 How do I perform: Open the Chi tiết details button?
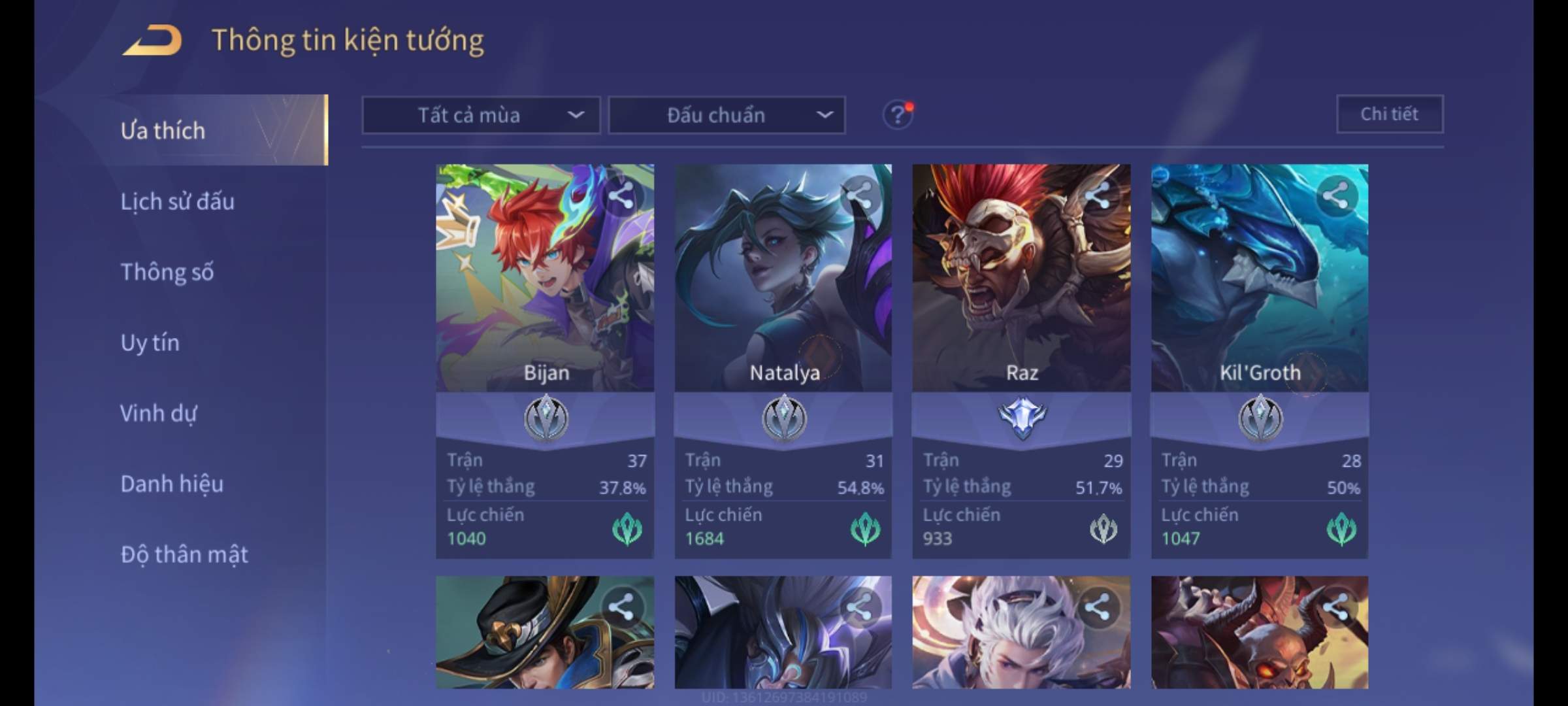click(1389, 114)
